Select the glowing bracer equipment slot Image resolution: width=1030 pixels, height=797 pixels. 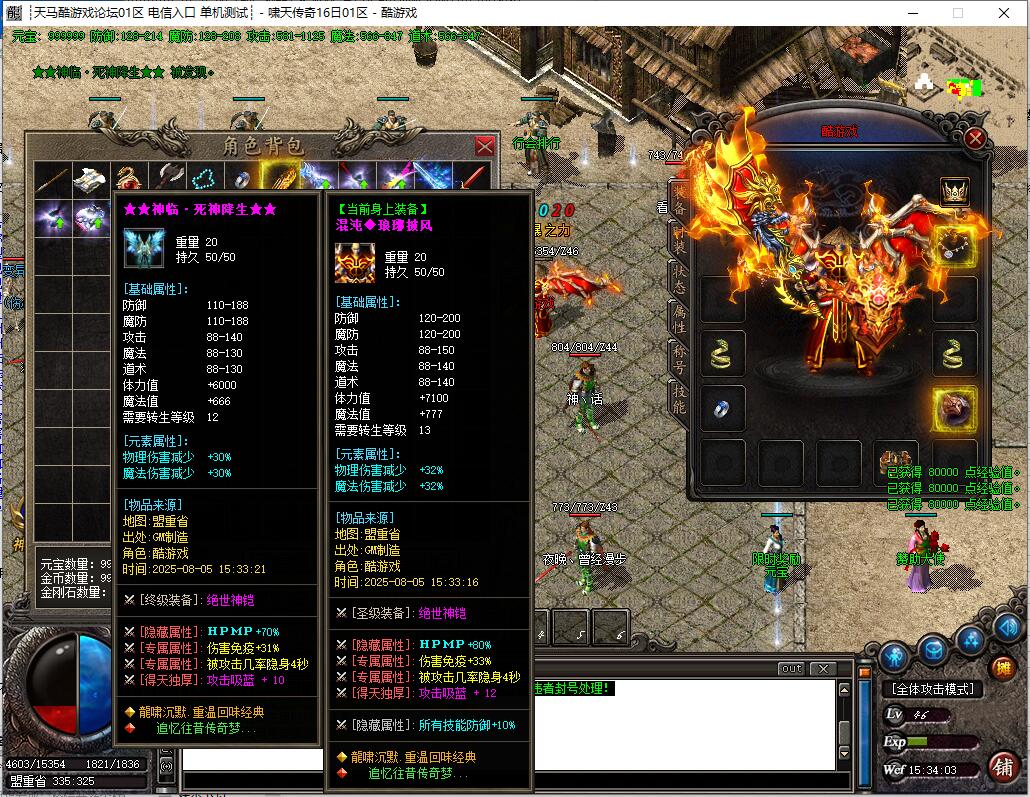click(x=955, y=408)
